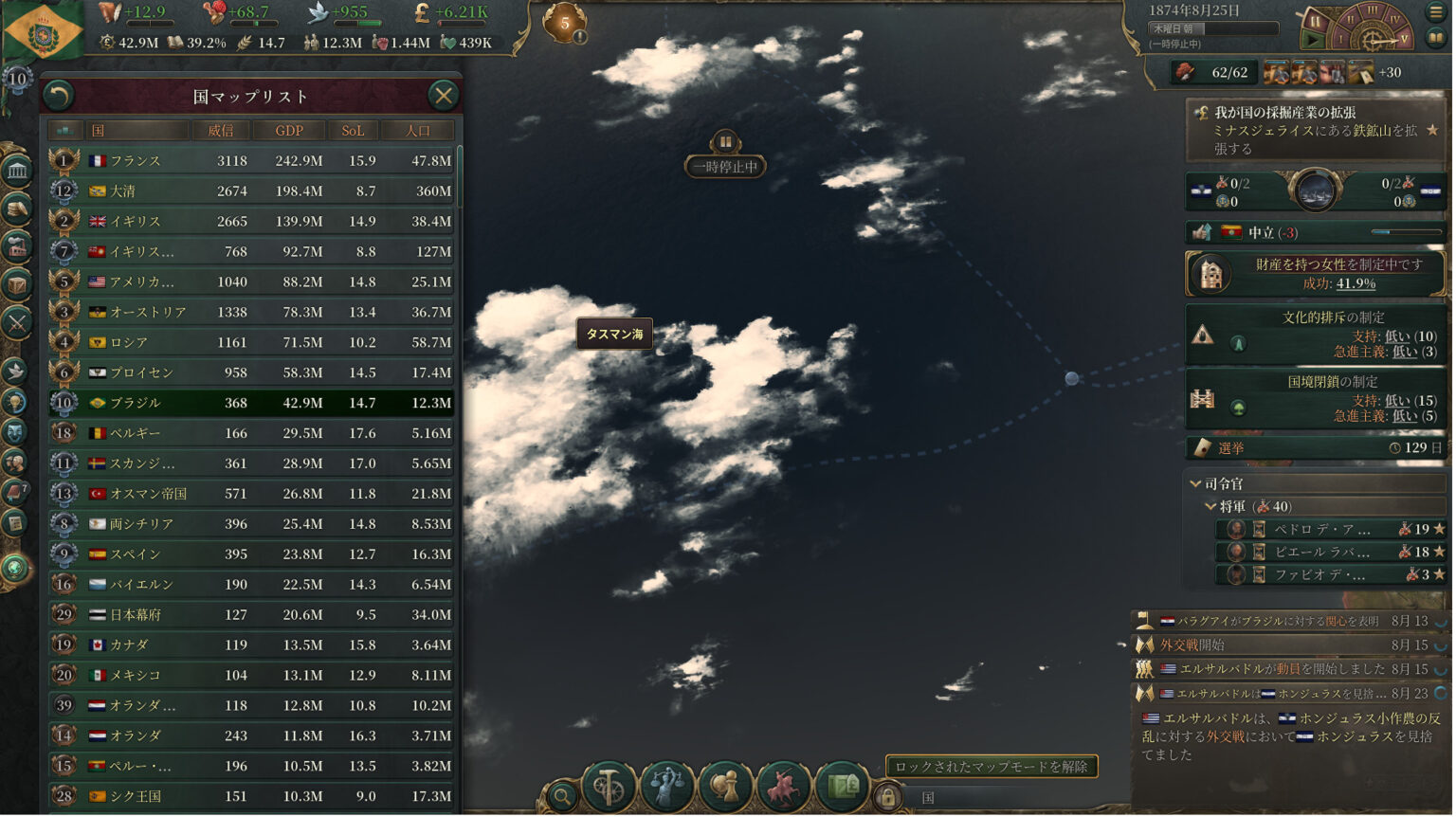Screen dimensions: 1456x817
Task: Open the 選挙 election entry showing 129日
Action: coord(1314,447)
